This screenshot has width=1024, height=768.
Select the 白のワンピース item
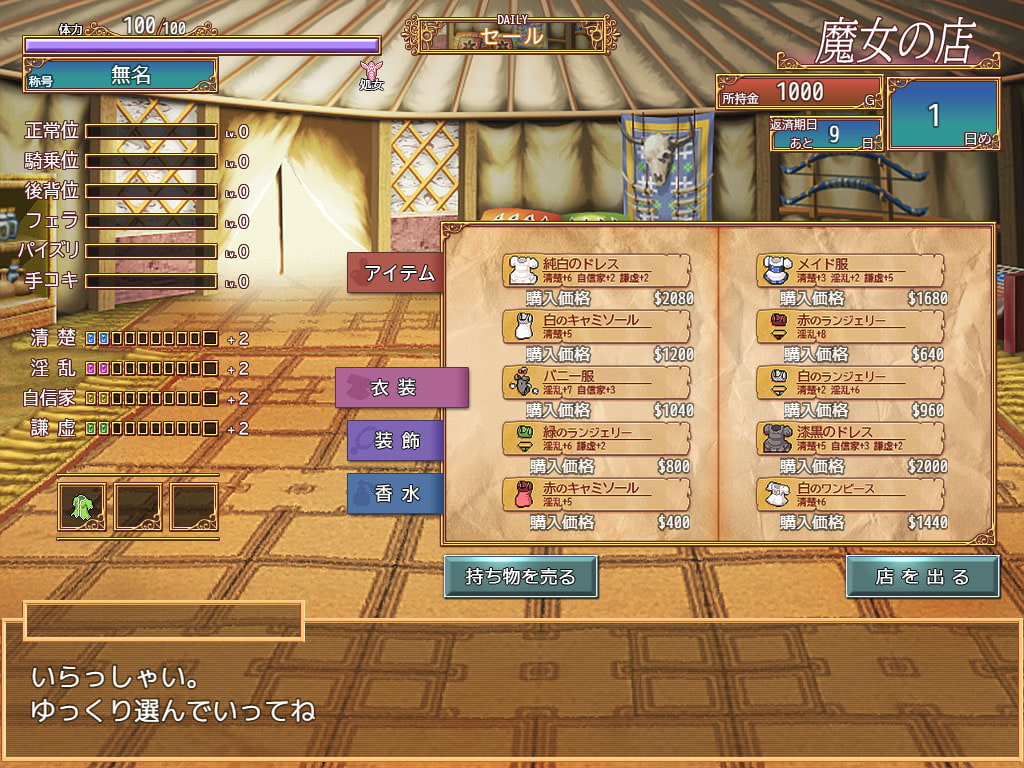coord(850,494)
